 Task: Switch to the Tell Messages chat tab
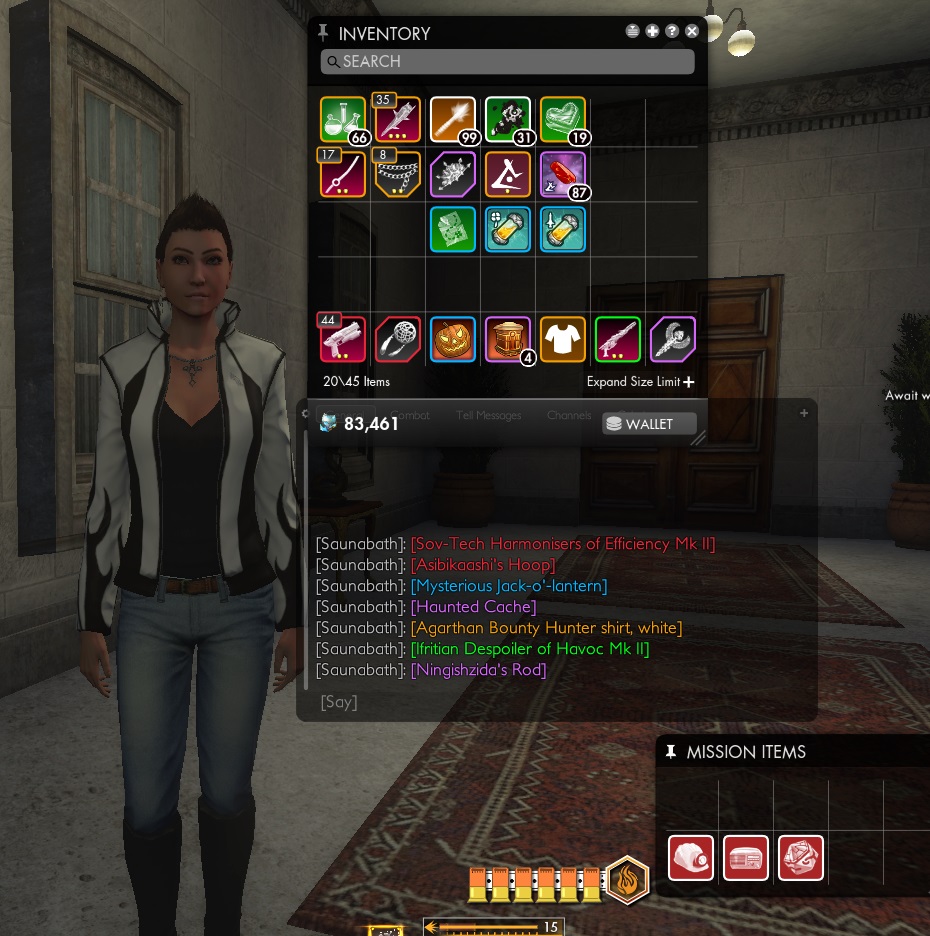click(488, 415)
